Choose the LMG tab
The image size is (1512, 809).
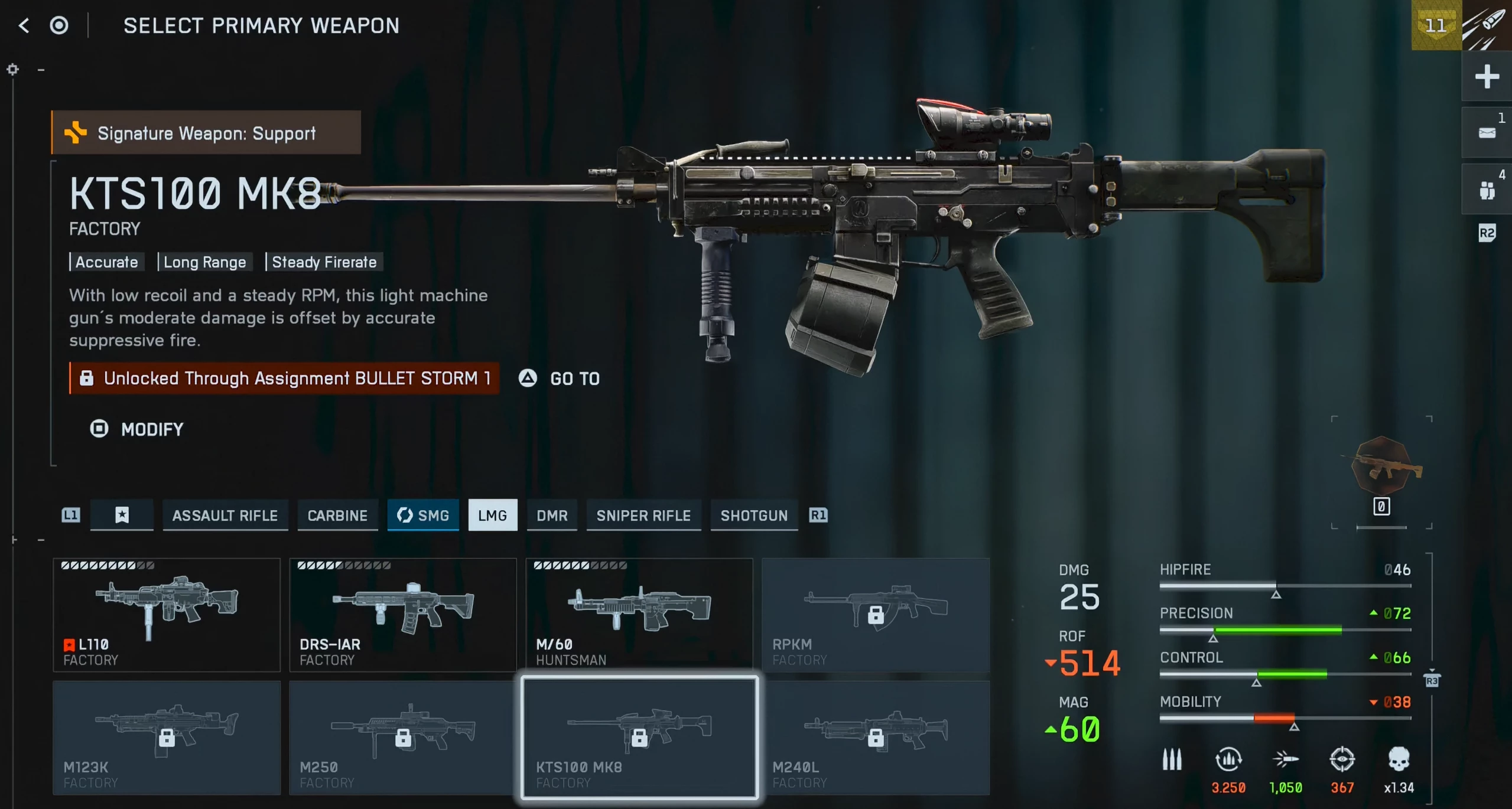[x=492, y=516]
